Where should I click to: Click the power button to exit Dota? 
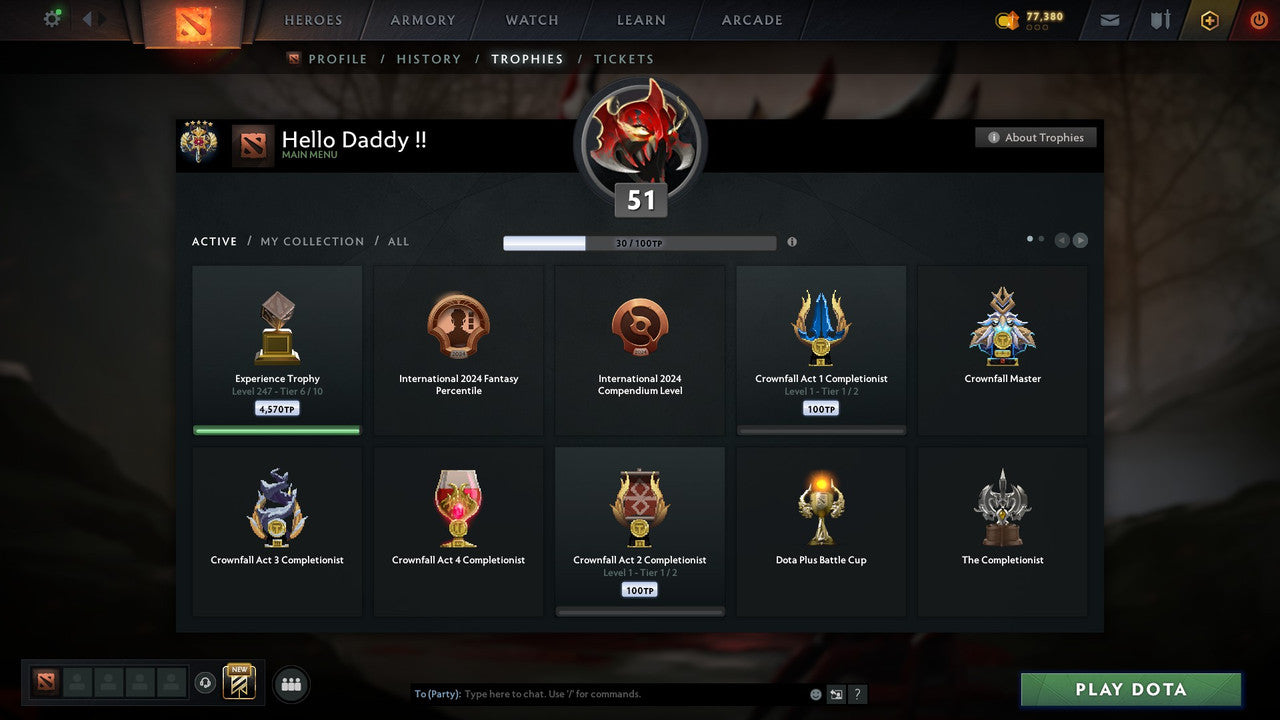pos(1258,19)
